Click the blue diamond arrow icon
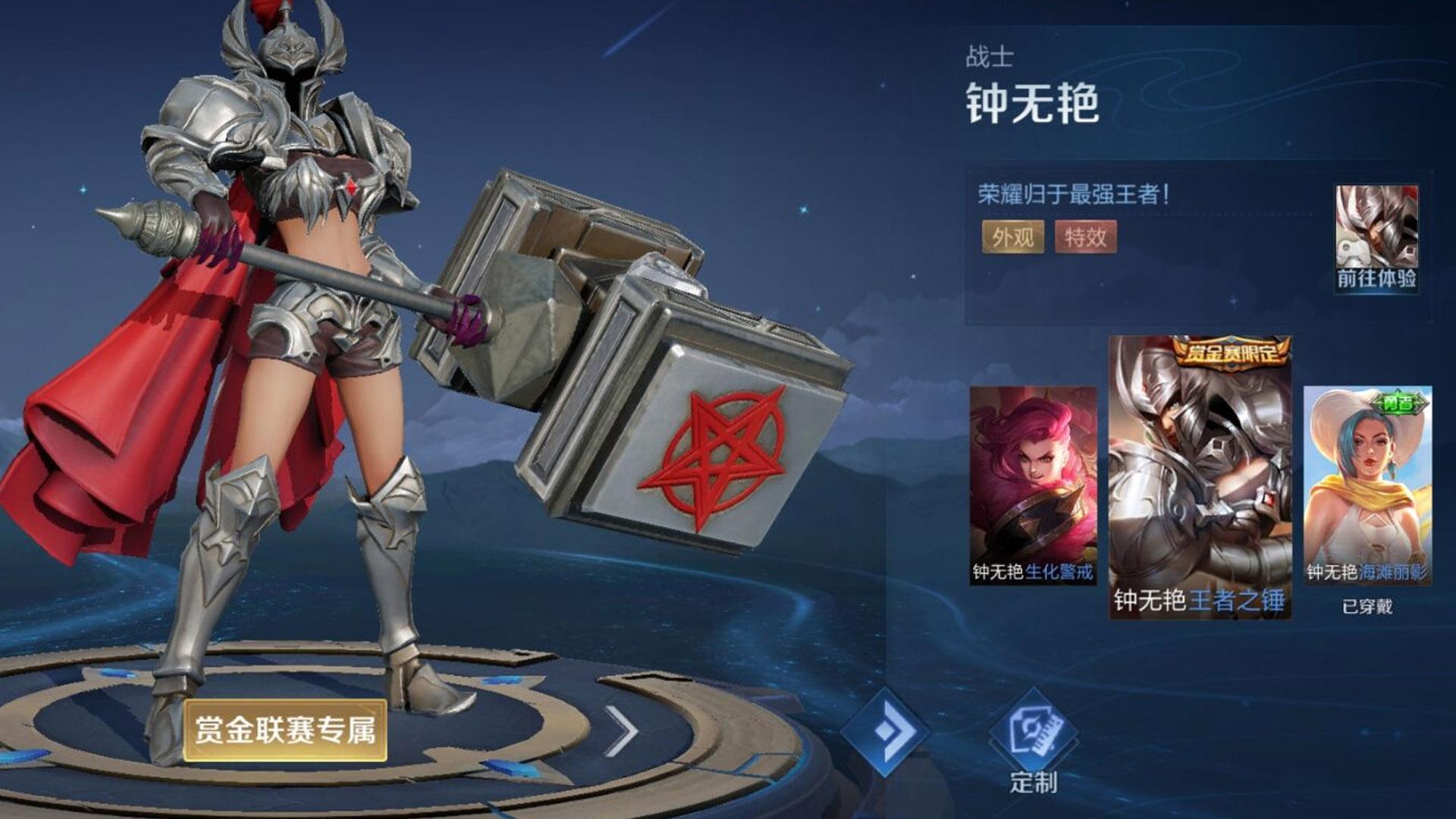The image size is (1456, 819). click(885, 731)
